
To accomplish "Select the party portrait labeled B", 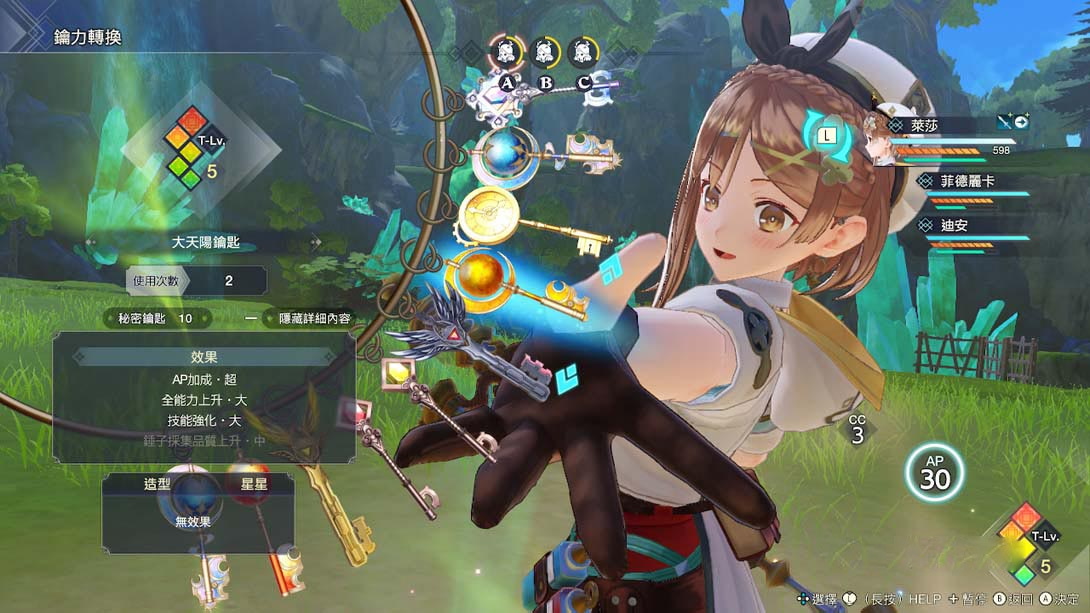I will (545, 52).
